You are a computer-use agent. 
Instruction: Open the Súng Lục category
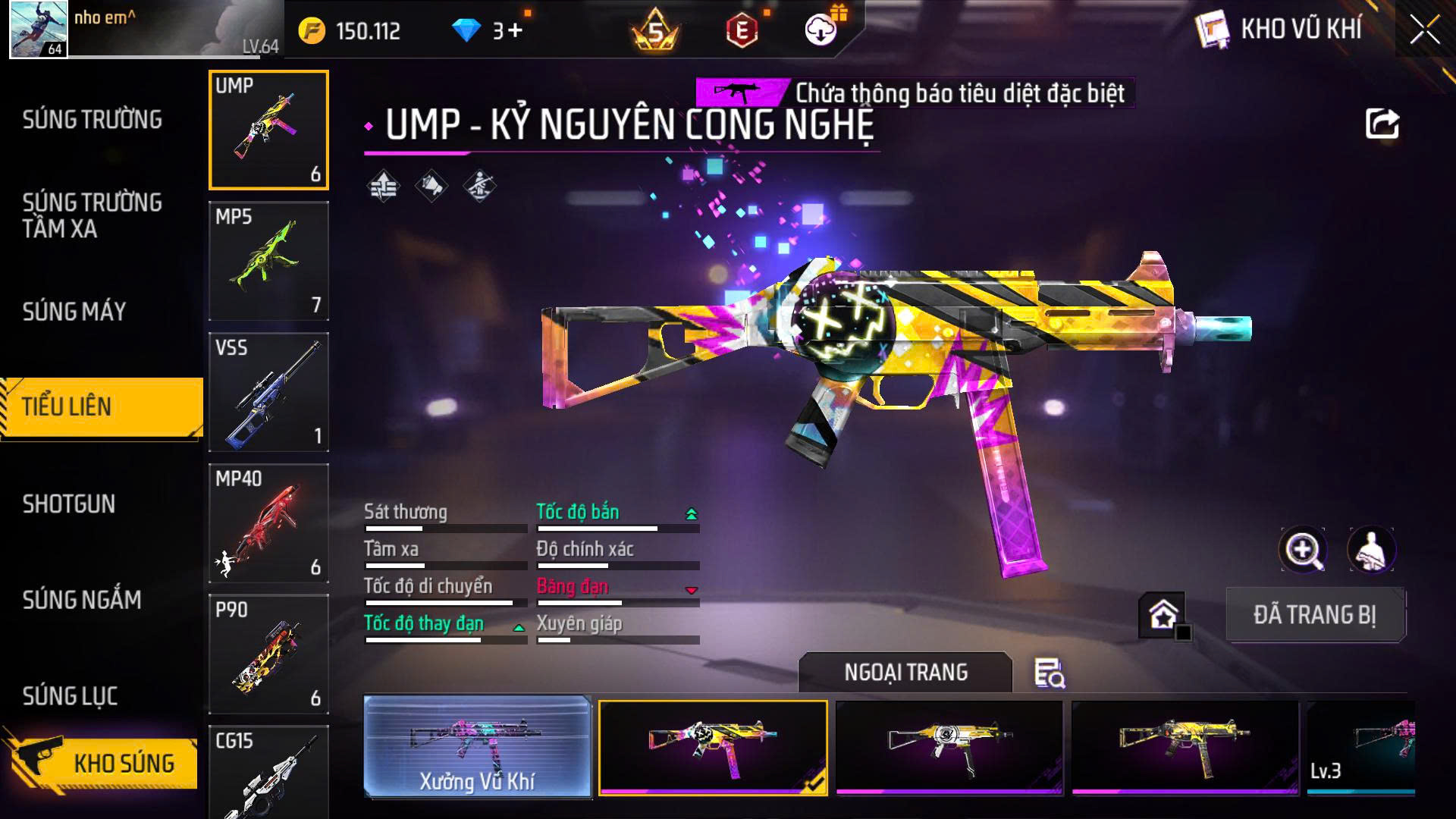point(70,696)
